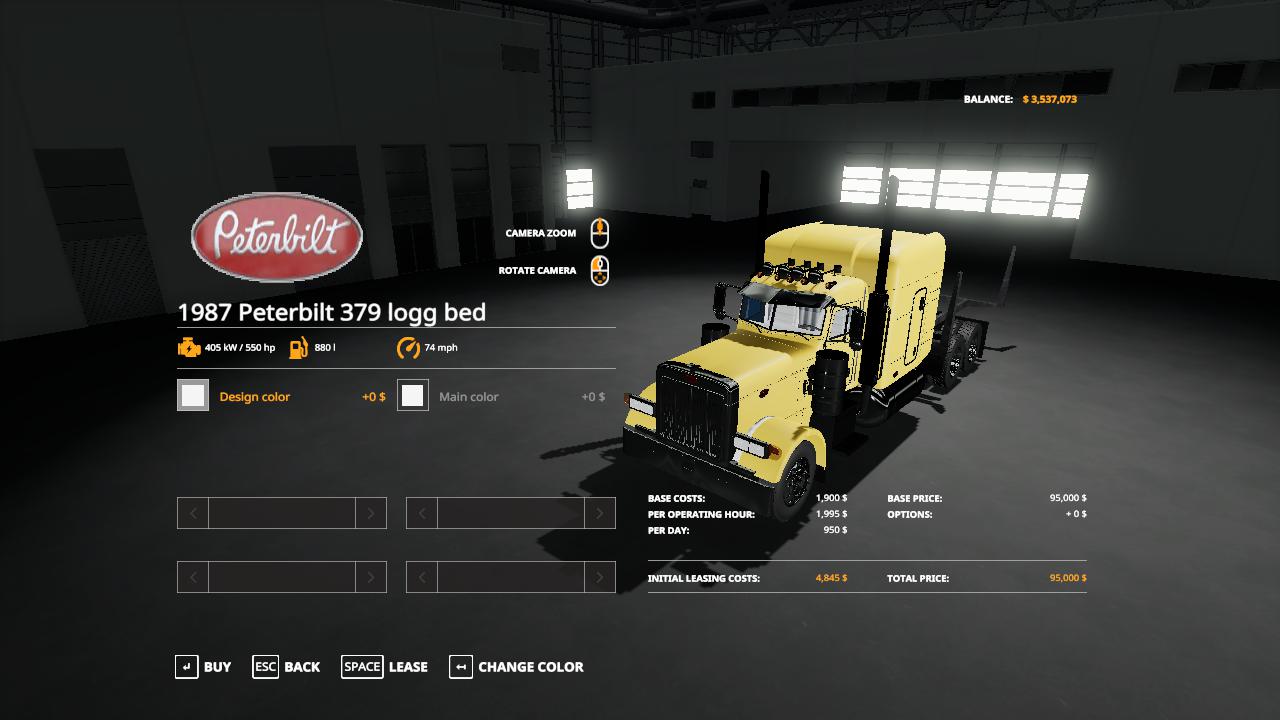The height and width of the screenshot is (720, 1280).
Task: Select the Design color swatch
Action: pos(193,396)
